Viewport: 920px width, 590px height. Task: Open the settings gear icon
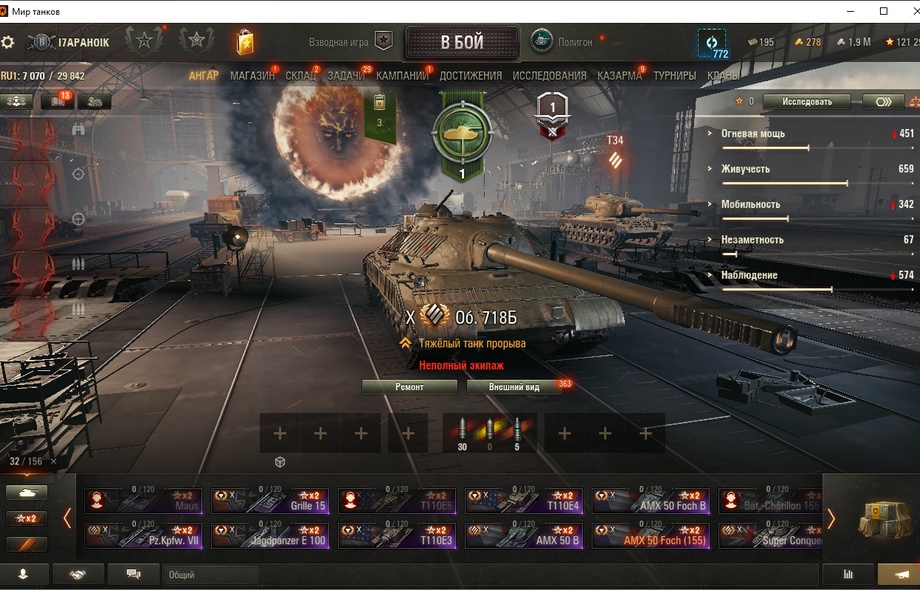tap(8, 42)
